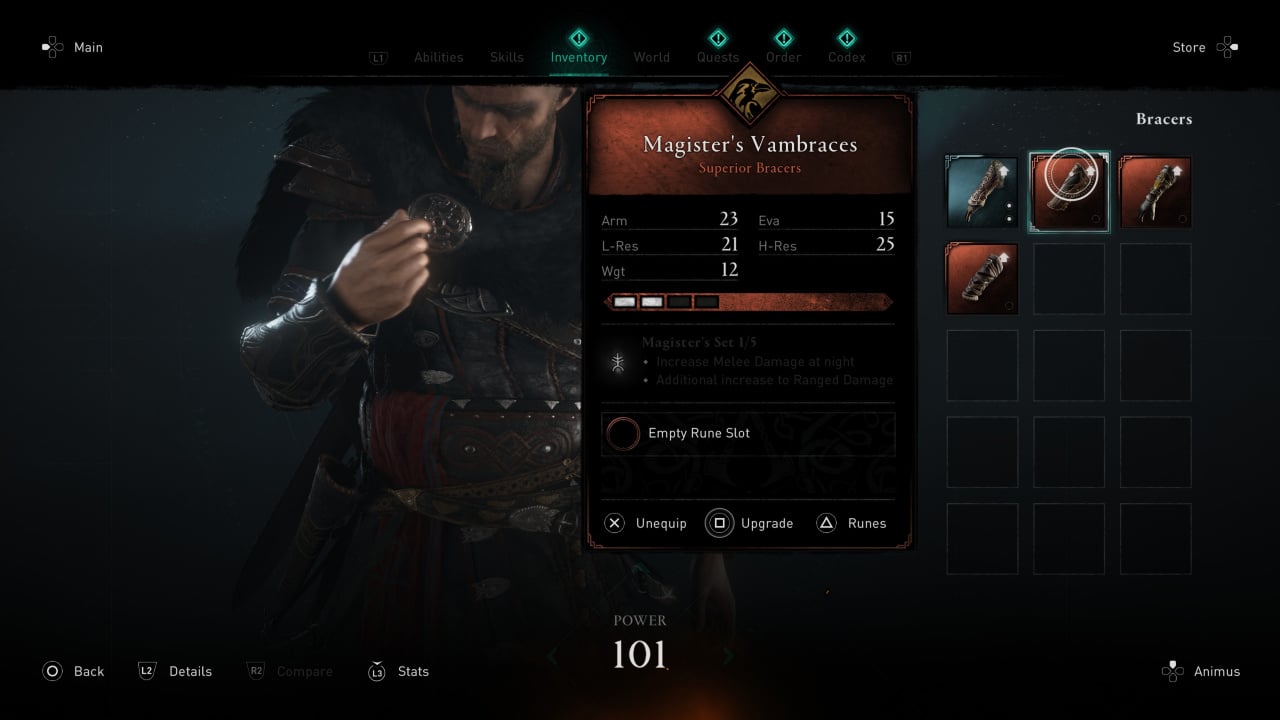Image resolution: width=1280 pixels, height=720 pixels.
Task: Show the Codex tab
Action: (846, 57)
